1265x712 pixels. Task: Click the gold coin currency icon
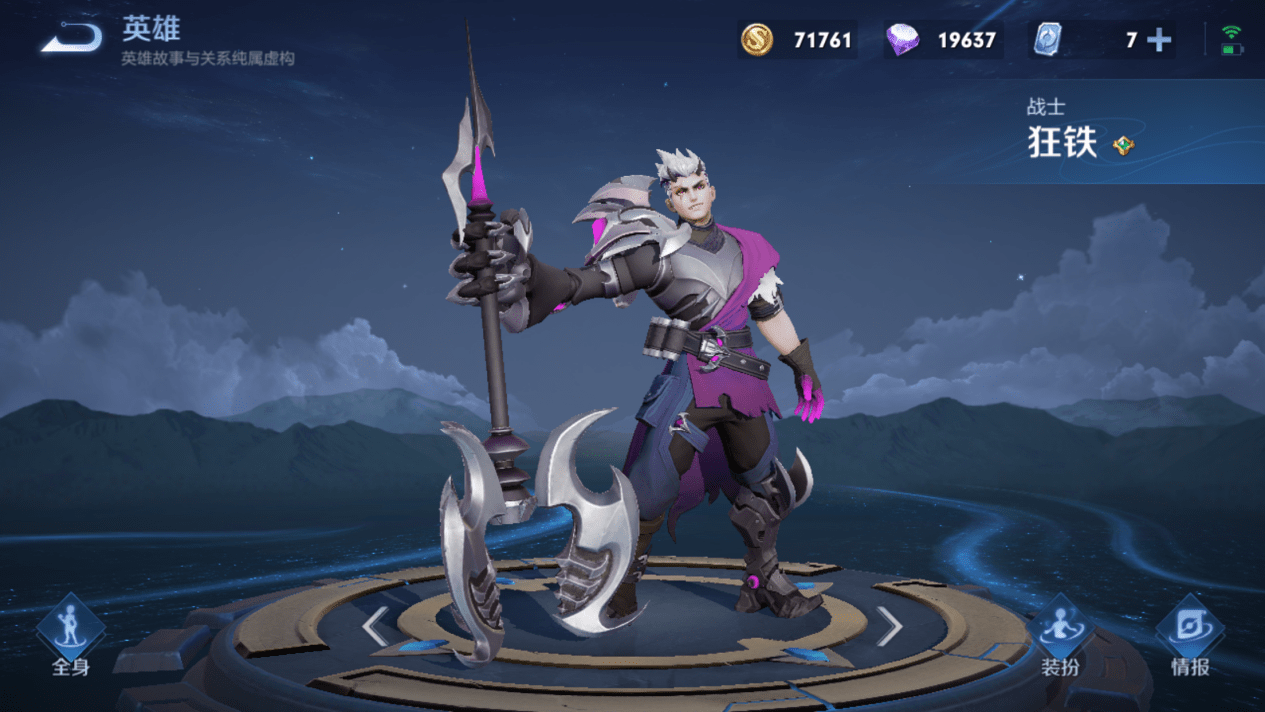coord(757,40)
